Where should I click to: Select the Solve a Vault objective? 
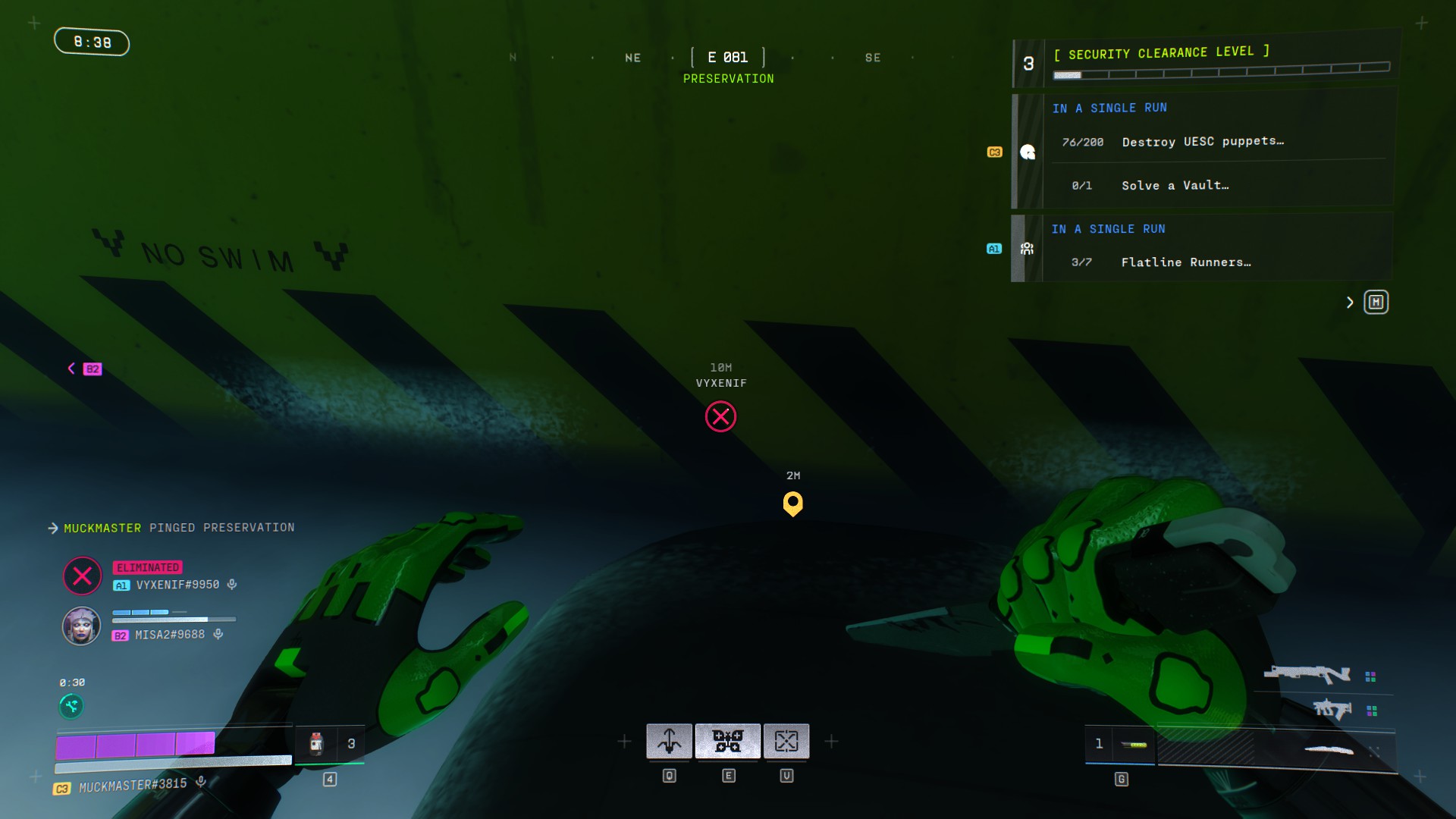[x=1175, y=186]
